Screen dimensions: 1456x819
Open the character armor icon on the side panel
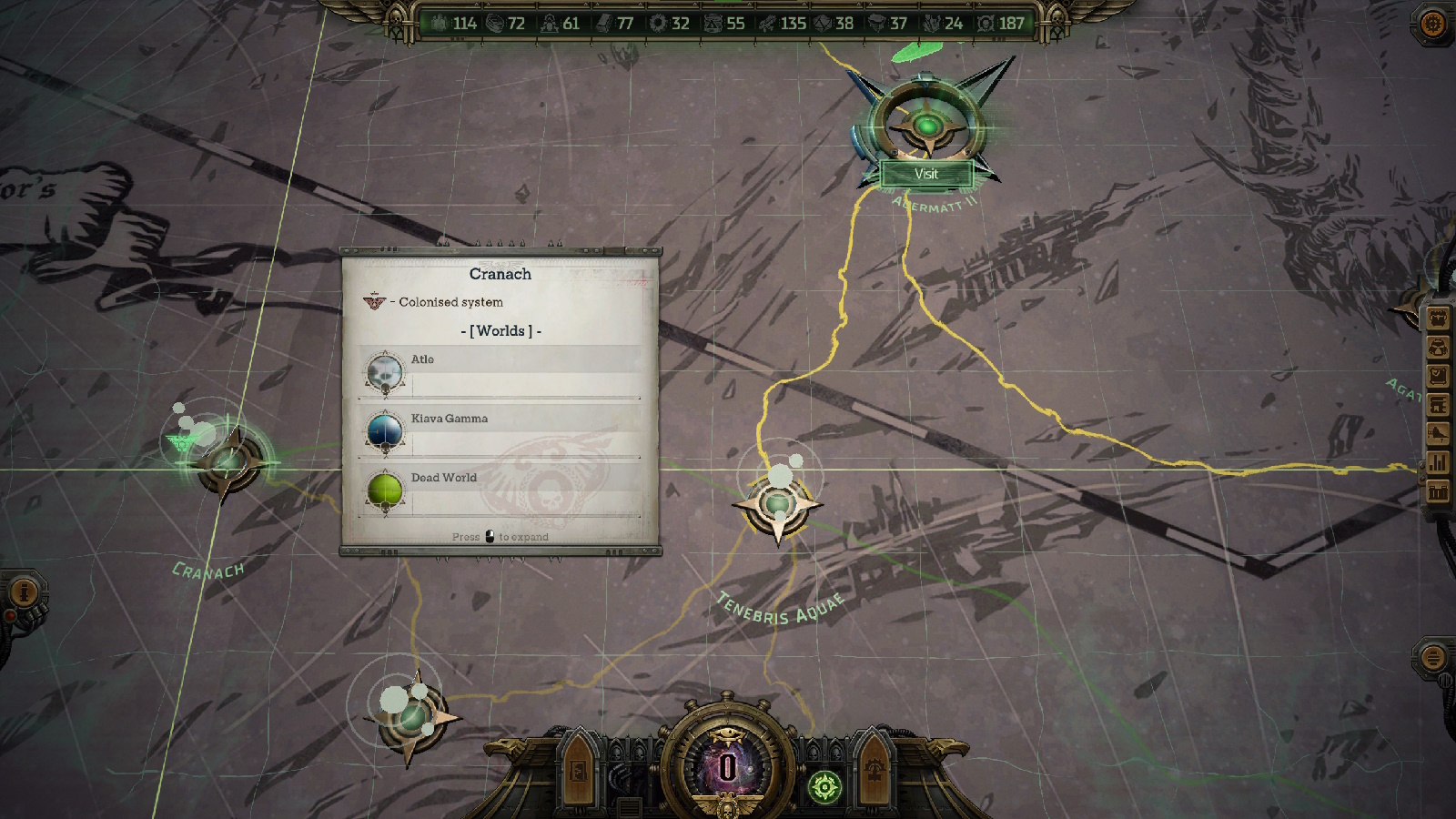tap(1438, 348)
